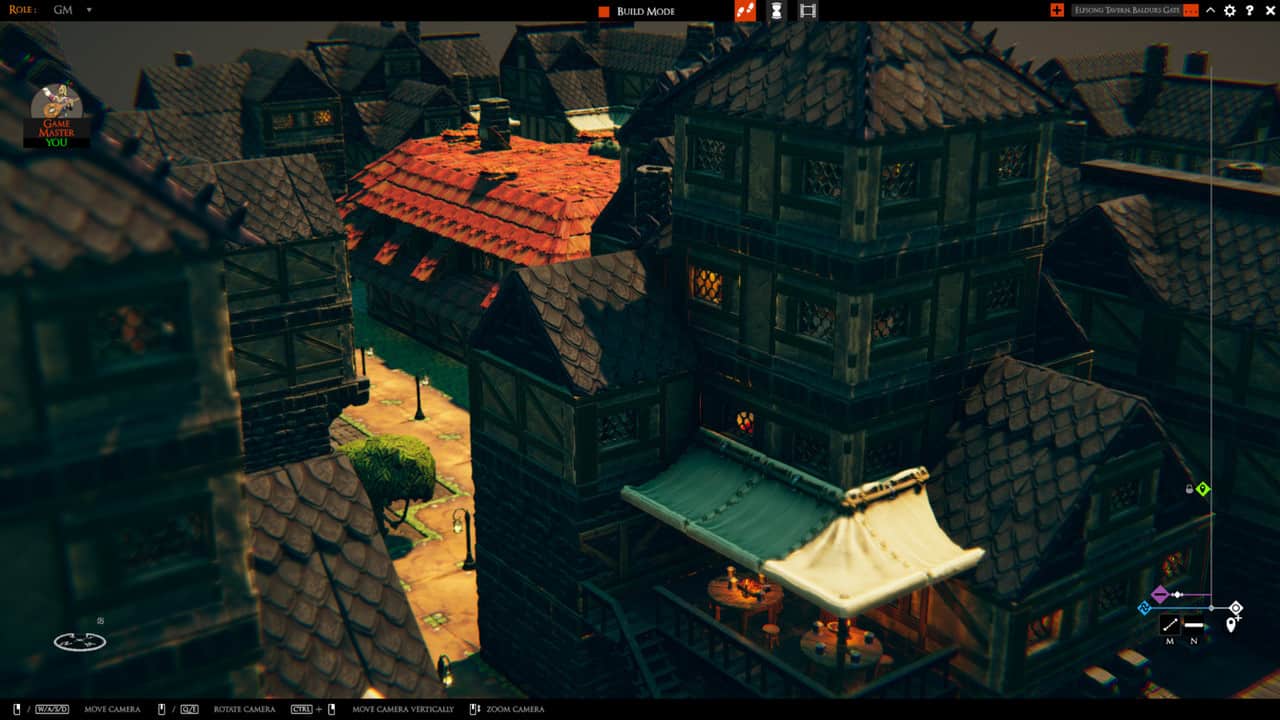Switch to Build Mode
The image size is (1280, 720).
[640, 12]
